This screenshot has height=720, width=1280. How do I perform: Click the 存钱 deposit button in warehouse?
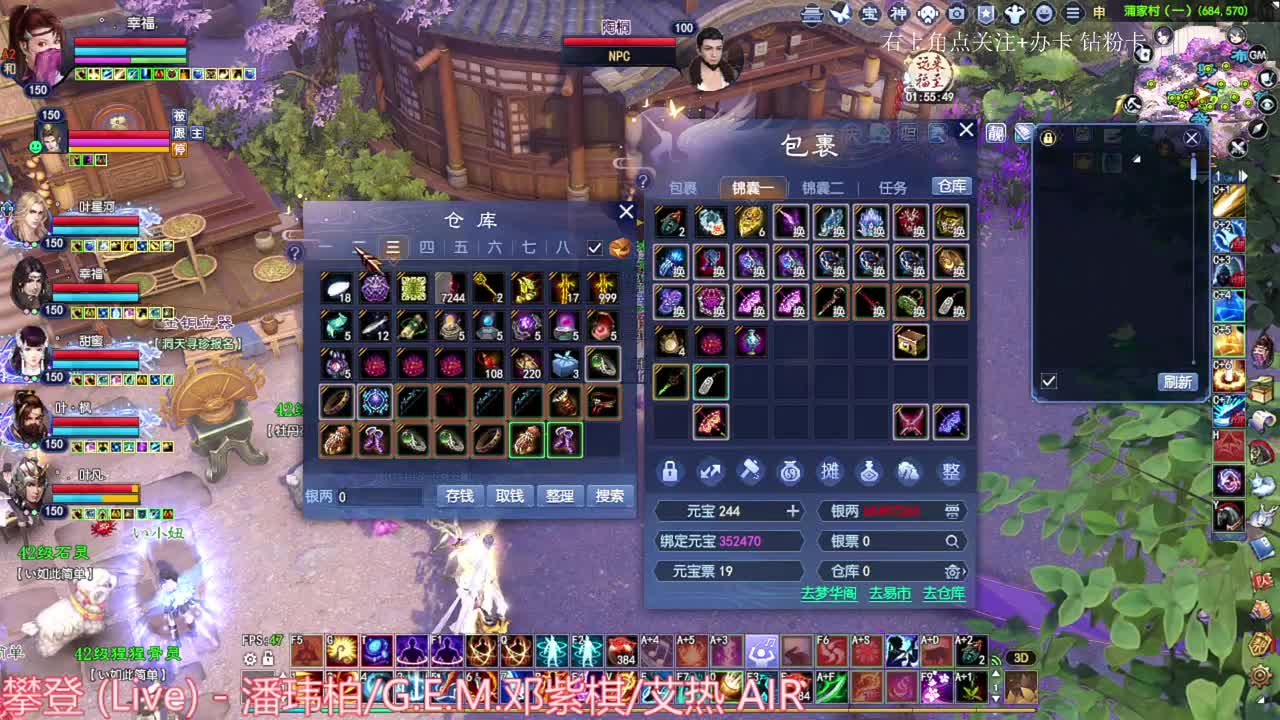point(459,495)
